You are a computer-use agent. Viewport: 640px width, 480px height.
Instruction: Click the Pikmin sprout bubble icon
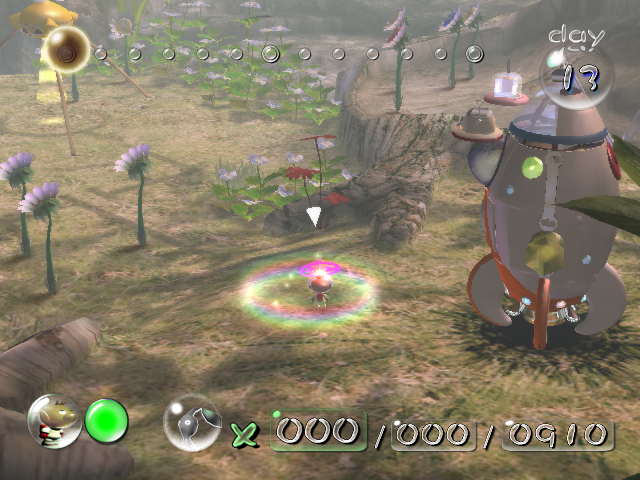click(191, 422)
